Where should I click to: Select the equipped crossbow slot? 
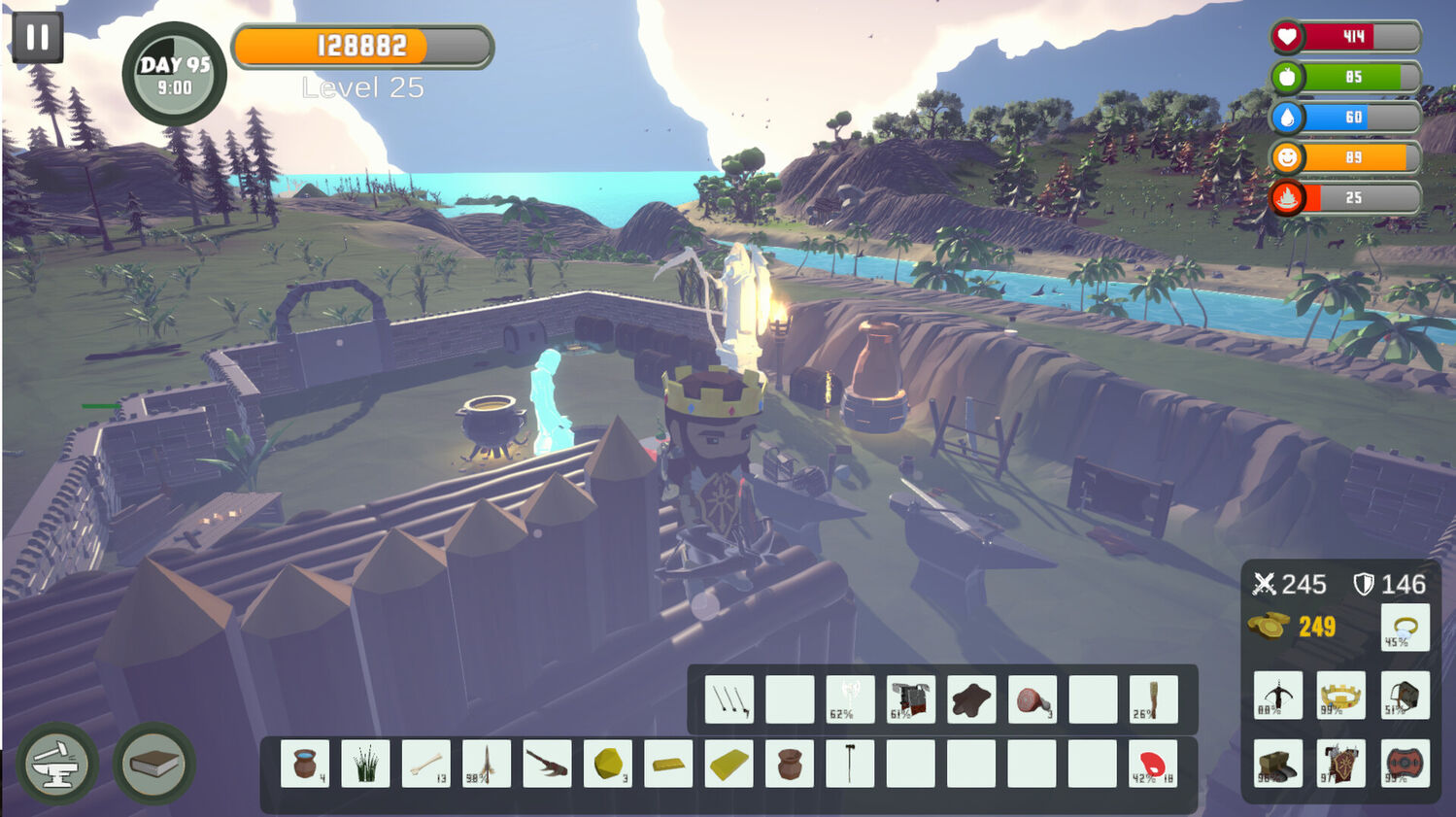1278,696
